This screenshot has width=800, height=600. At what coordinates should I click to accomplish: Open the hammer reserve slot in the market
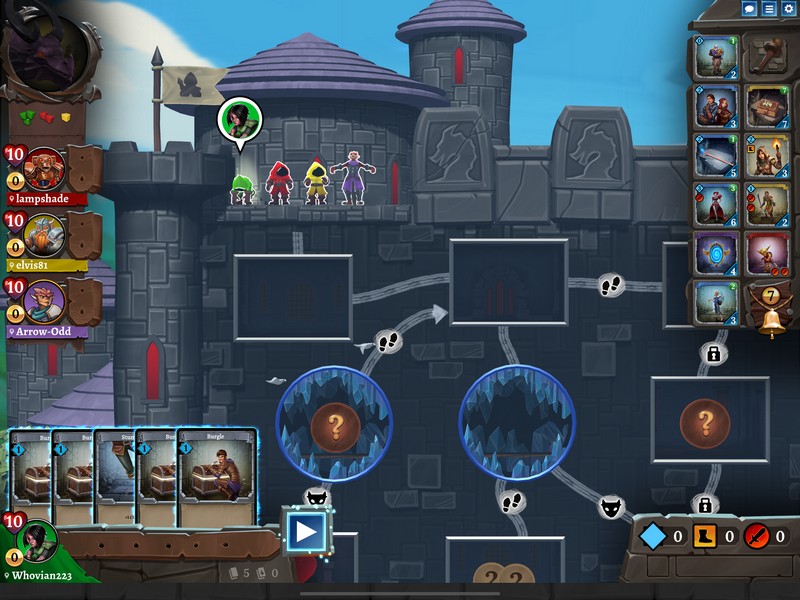pos(767,57)
